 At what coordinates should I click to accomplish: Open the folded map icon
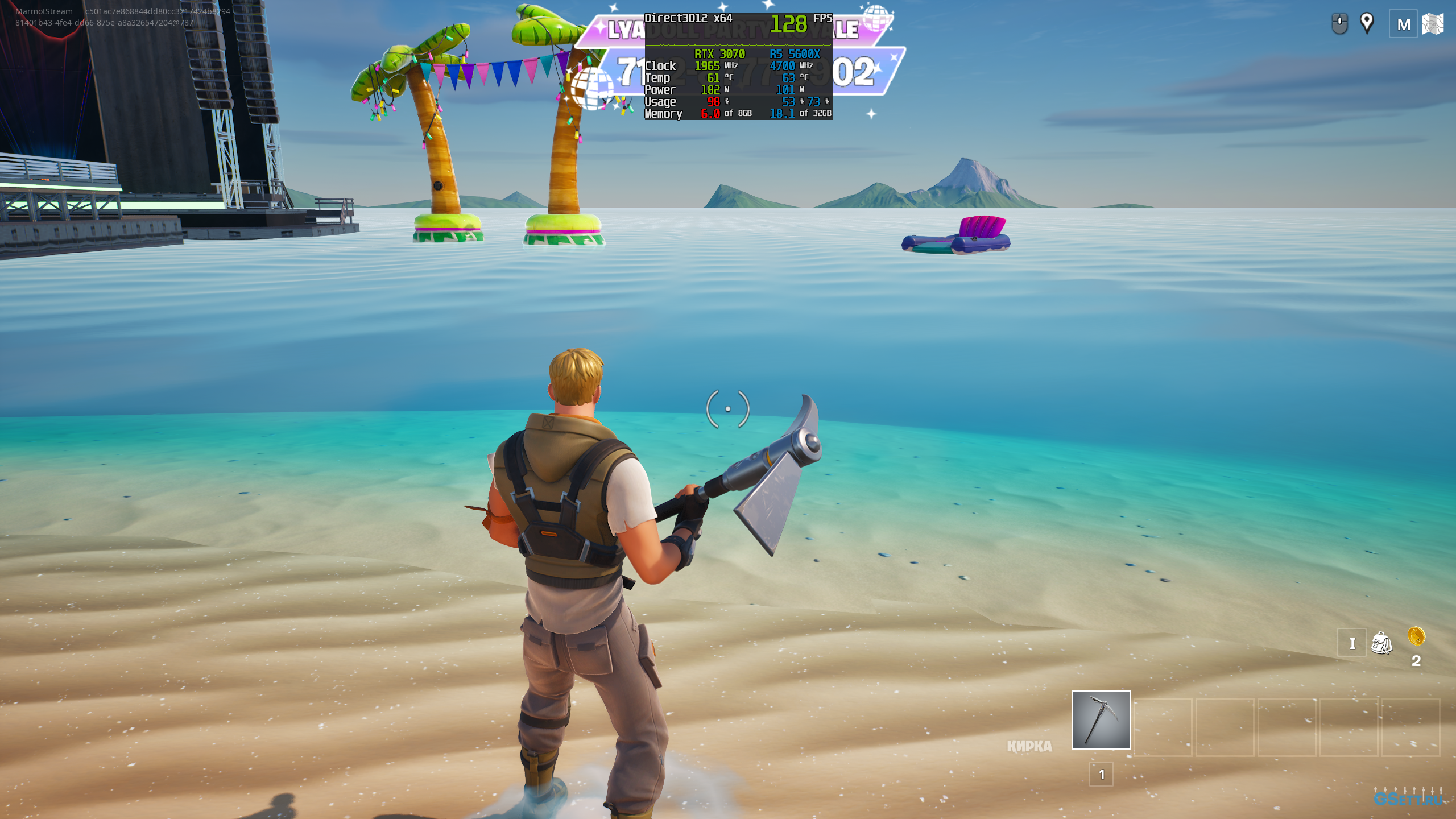click(1433, 24)
